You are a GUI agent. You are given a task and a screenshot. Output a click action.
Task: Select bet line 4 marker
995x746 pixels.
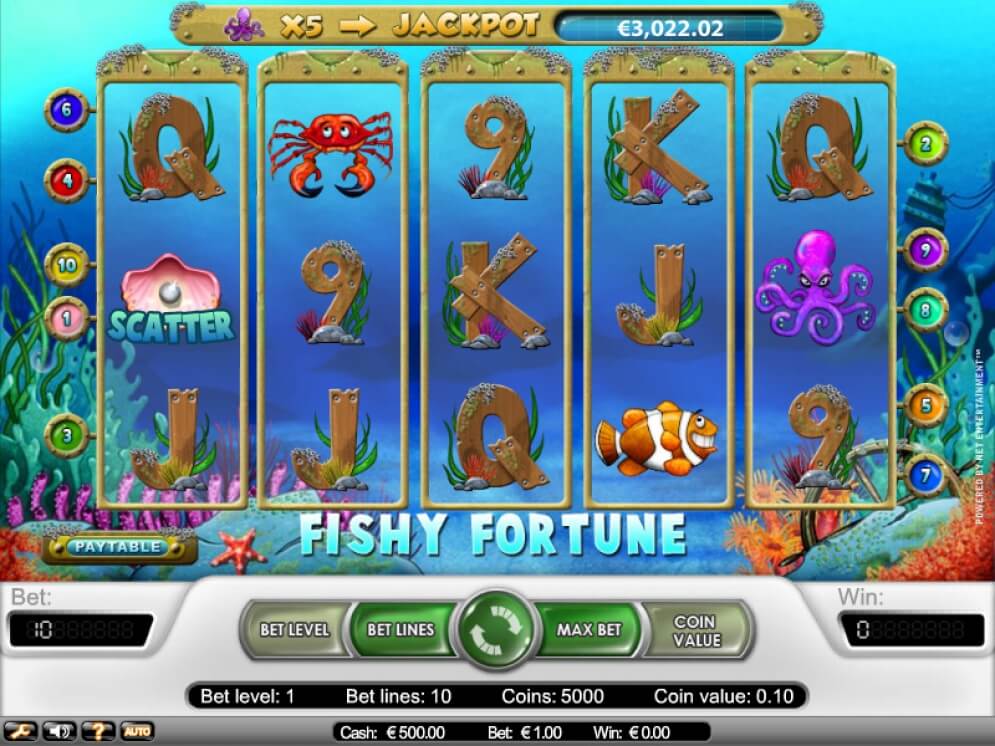pyautogui.click(x=67, y=181)
